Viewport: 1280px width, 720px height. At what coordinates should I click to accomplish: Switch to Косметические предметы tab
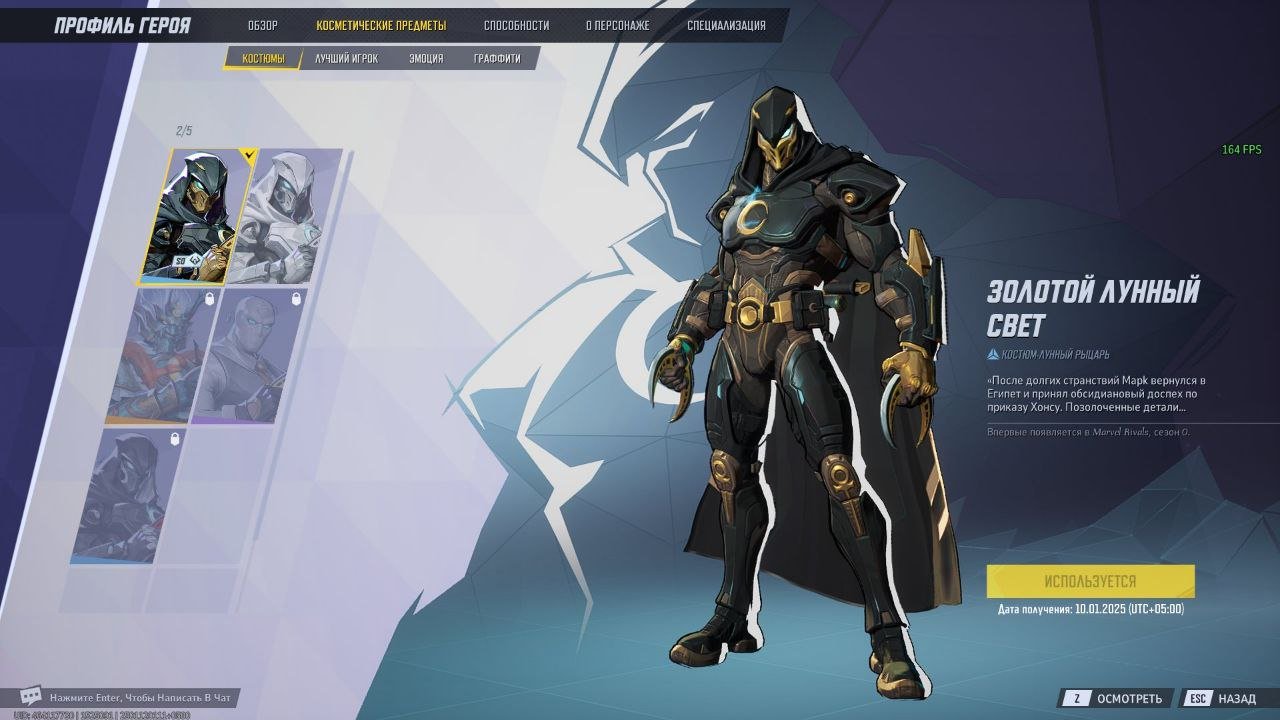381,26
